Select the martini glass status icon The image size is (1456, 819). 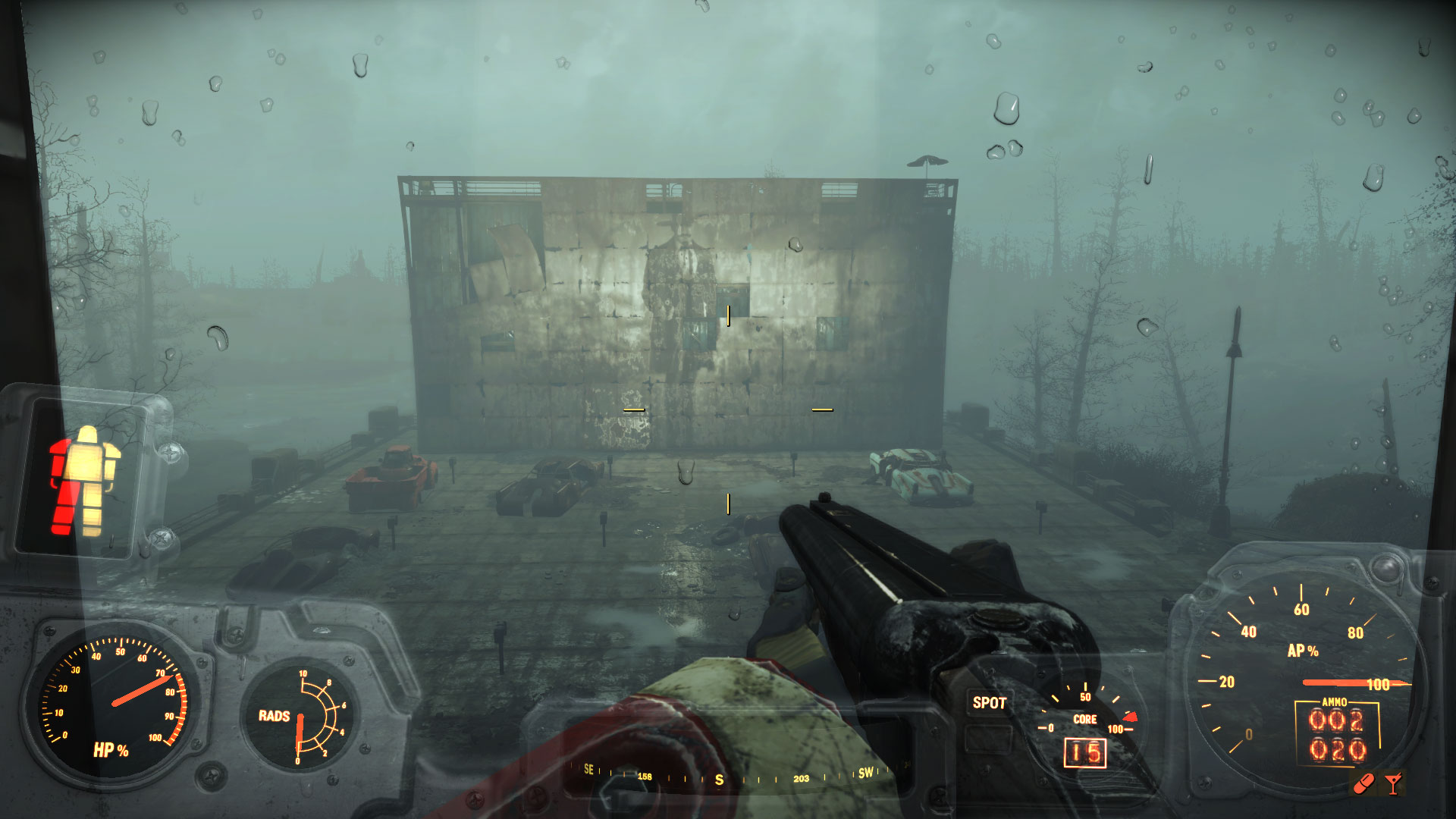click(1393, 783)
